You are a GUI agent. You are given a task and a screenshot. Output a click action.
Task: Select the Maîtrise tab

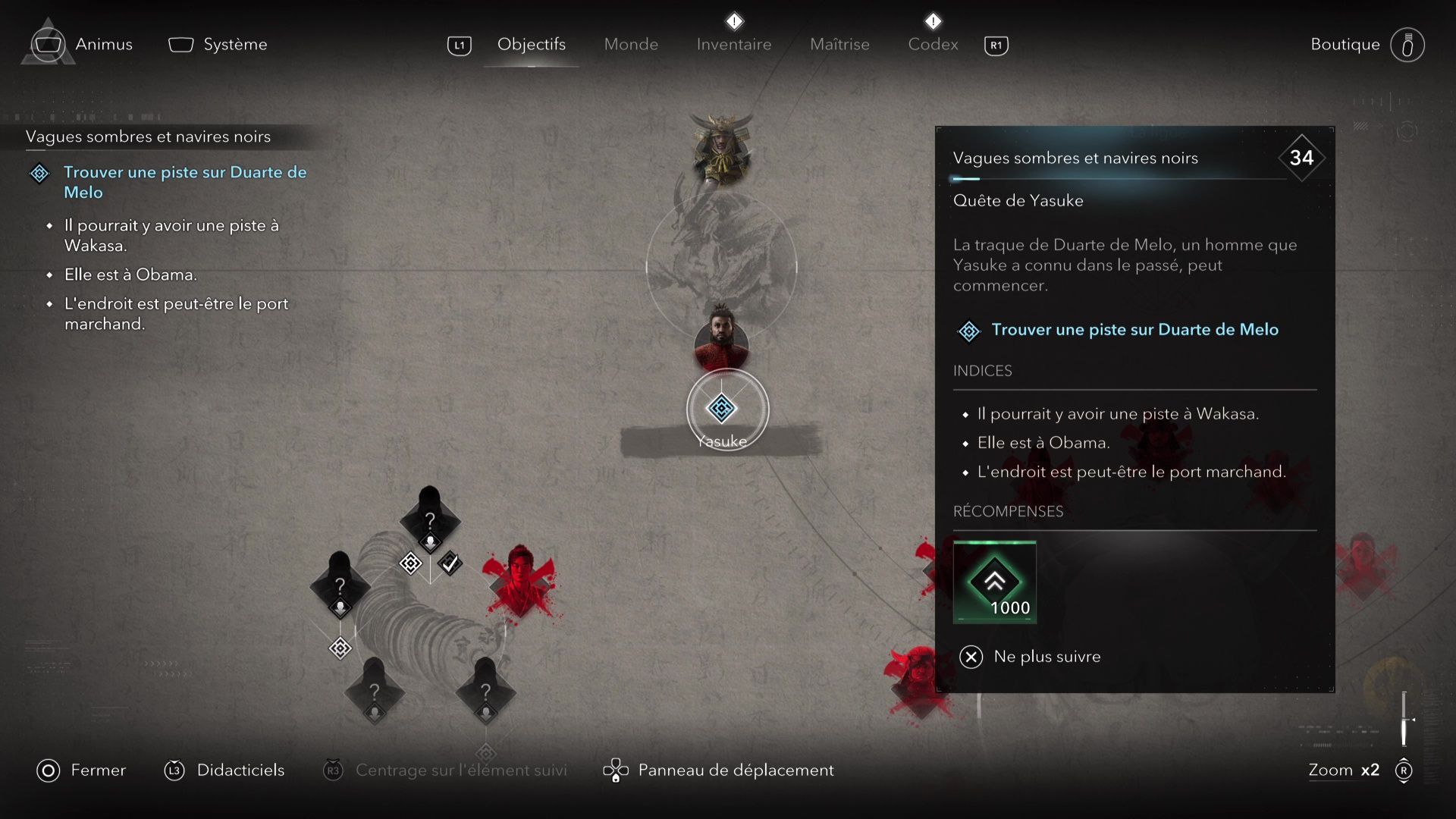839,44
